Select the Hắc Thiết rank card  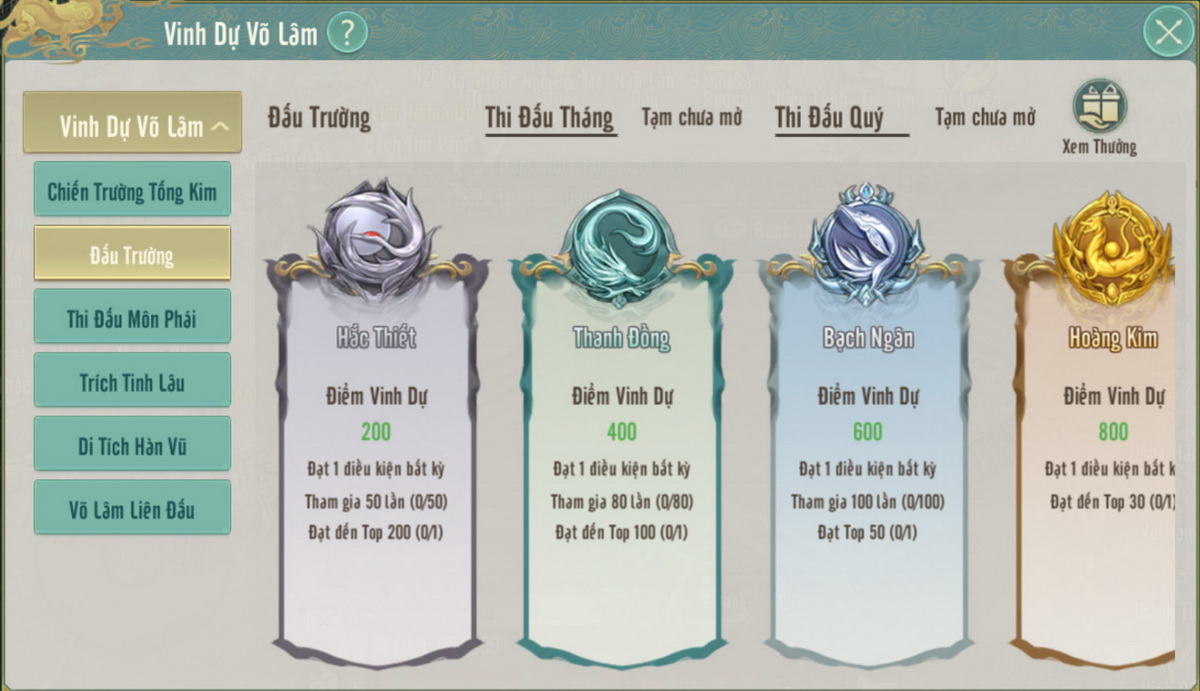pos(376,450)
